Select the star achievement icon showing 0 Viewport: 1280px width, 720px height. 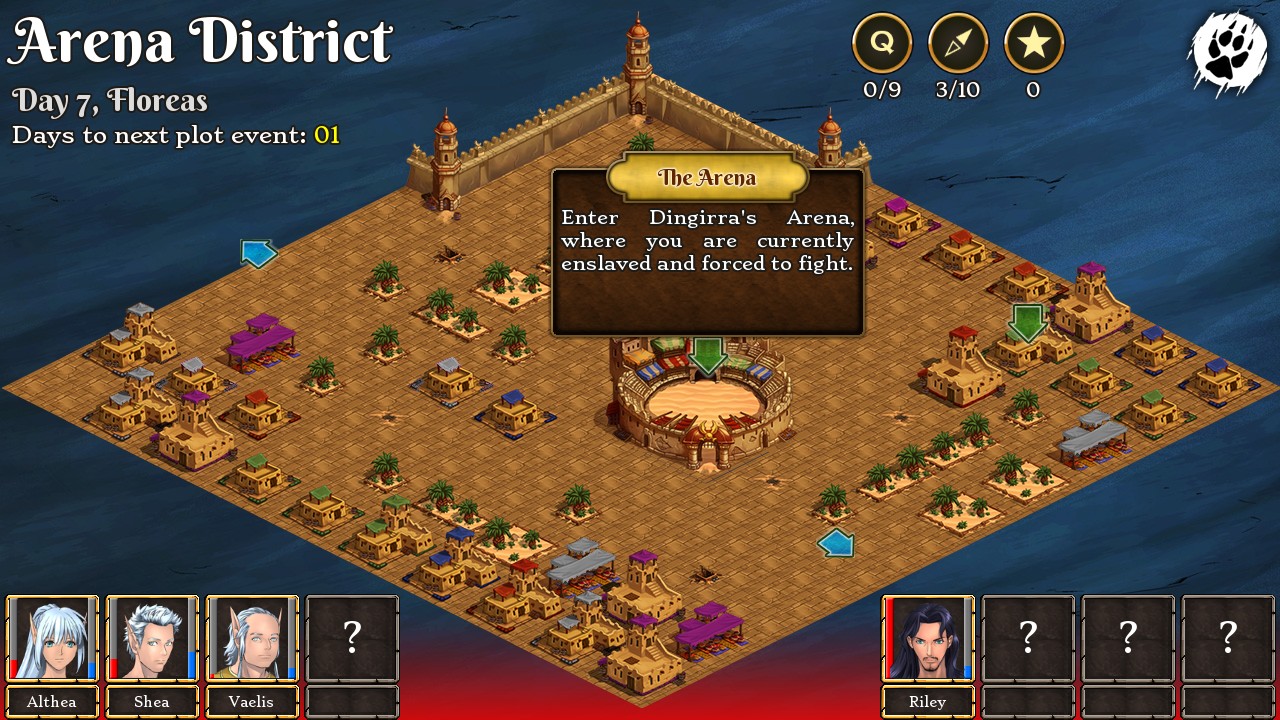(1034, 43)
